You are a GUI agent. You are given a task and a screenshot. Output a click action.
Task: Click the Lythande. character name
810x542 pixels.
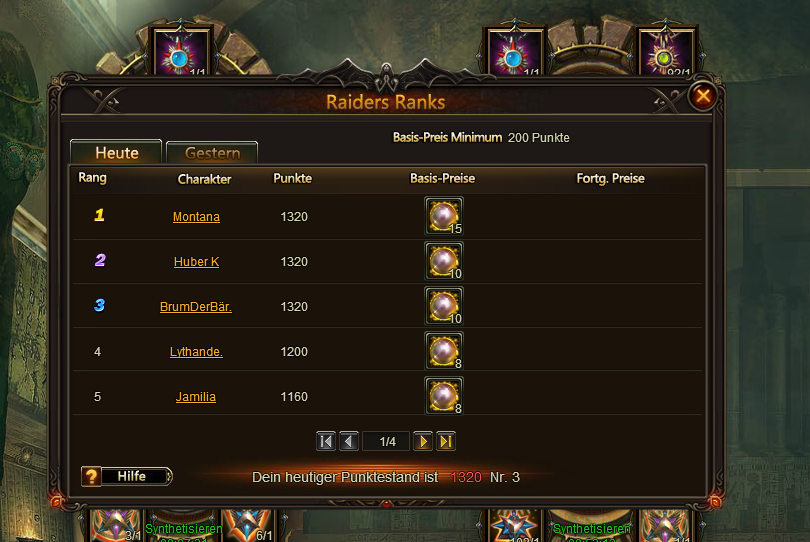(196, 352)
